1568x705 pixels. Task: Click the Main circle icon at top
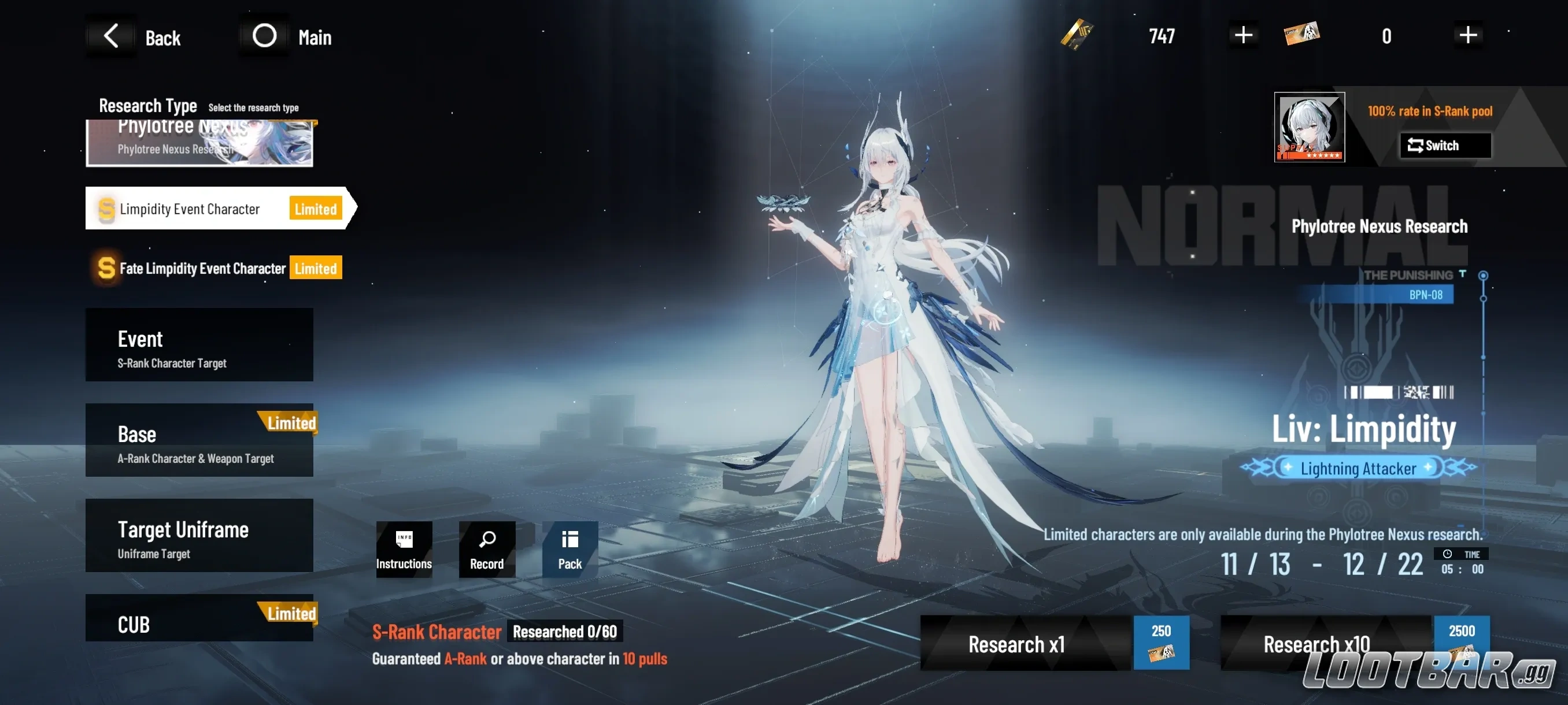point(264,35)
